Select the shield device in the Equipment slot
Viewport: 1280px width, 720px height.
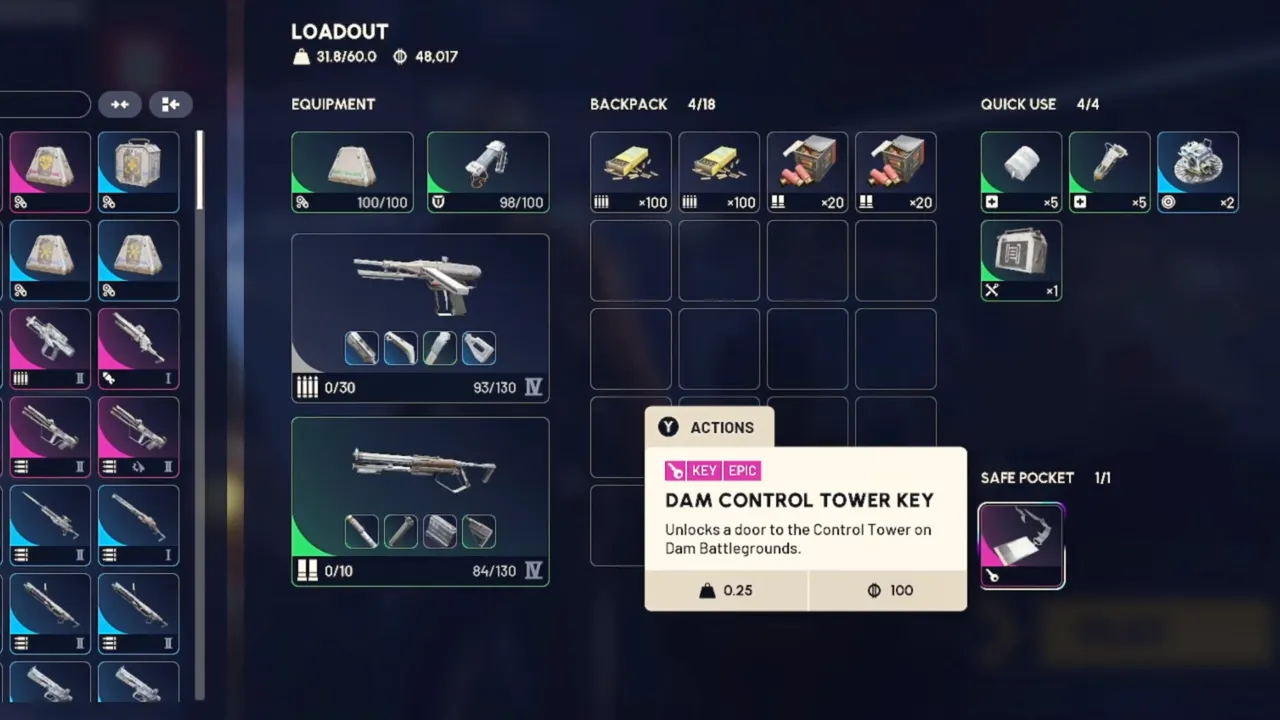[x=487, y=168]
